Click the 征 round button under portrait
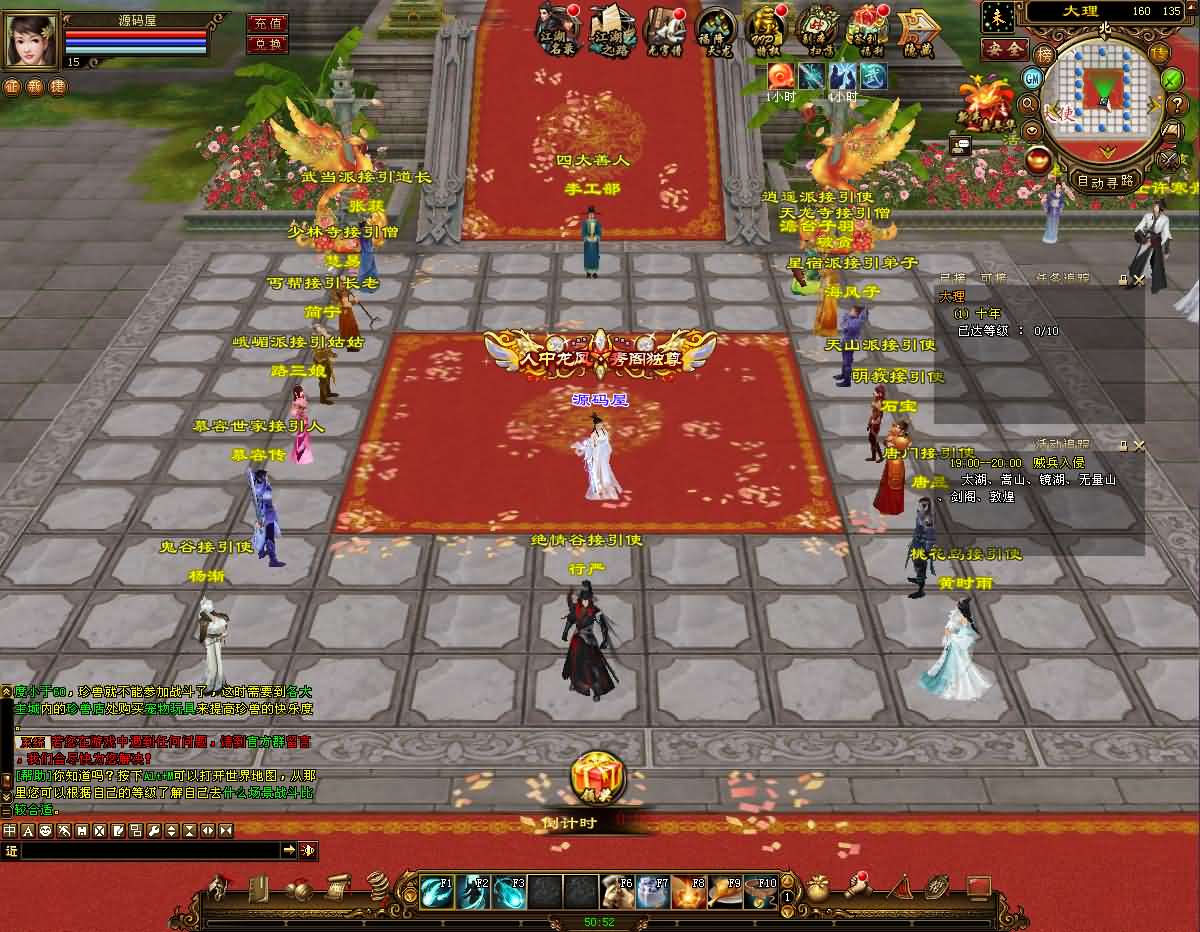The width and height of the screenshot is (1200, 932). [x=11, y=86]
